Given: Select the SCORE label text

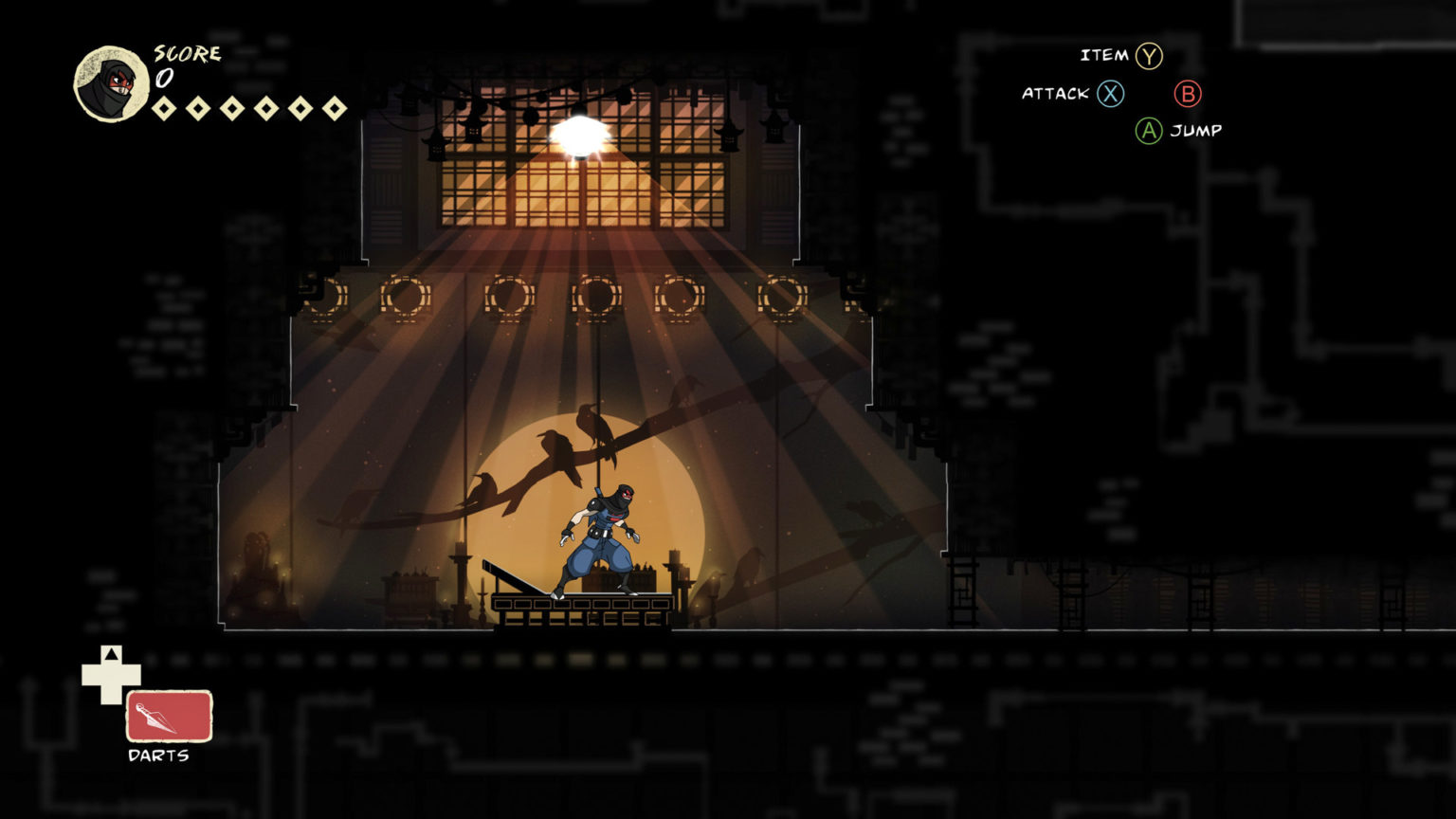Looking at the screenshot, I should 186,54.
